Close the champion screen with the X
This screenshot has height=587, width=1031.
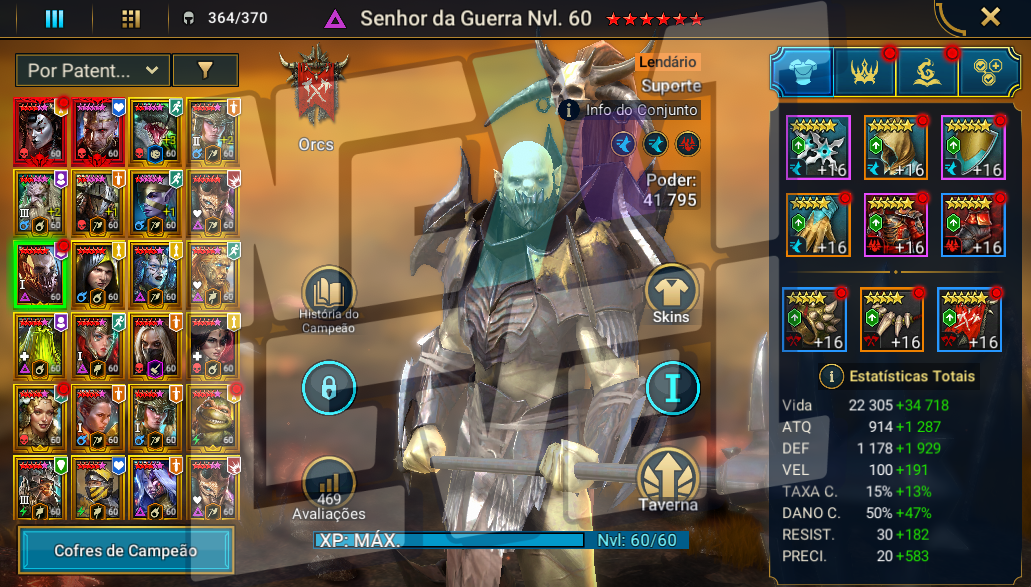(990, 17)
